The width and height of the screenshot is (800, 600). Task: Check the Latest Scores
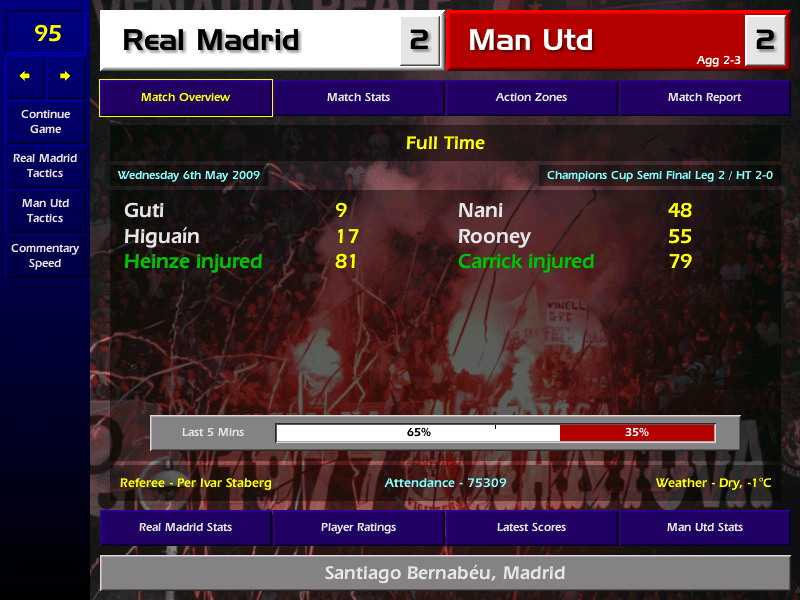point(531,527)
